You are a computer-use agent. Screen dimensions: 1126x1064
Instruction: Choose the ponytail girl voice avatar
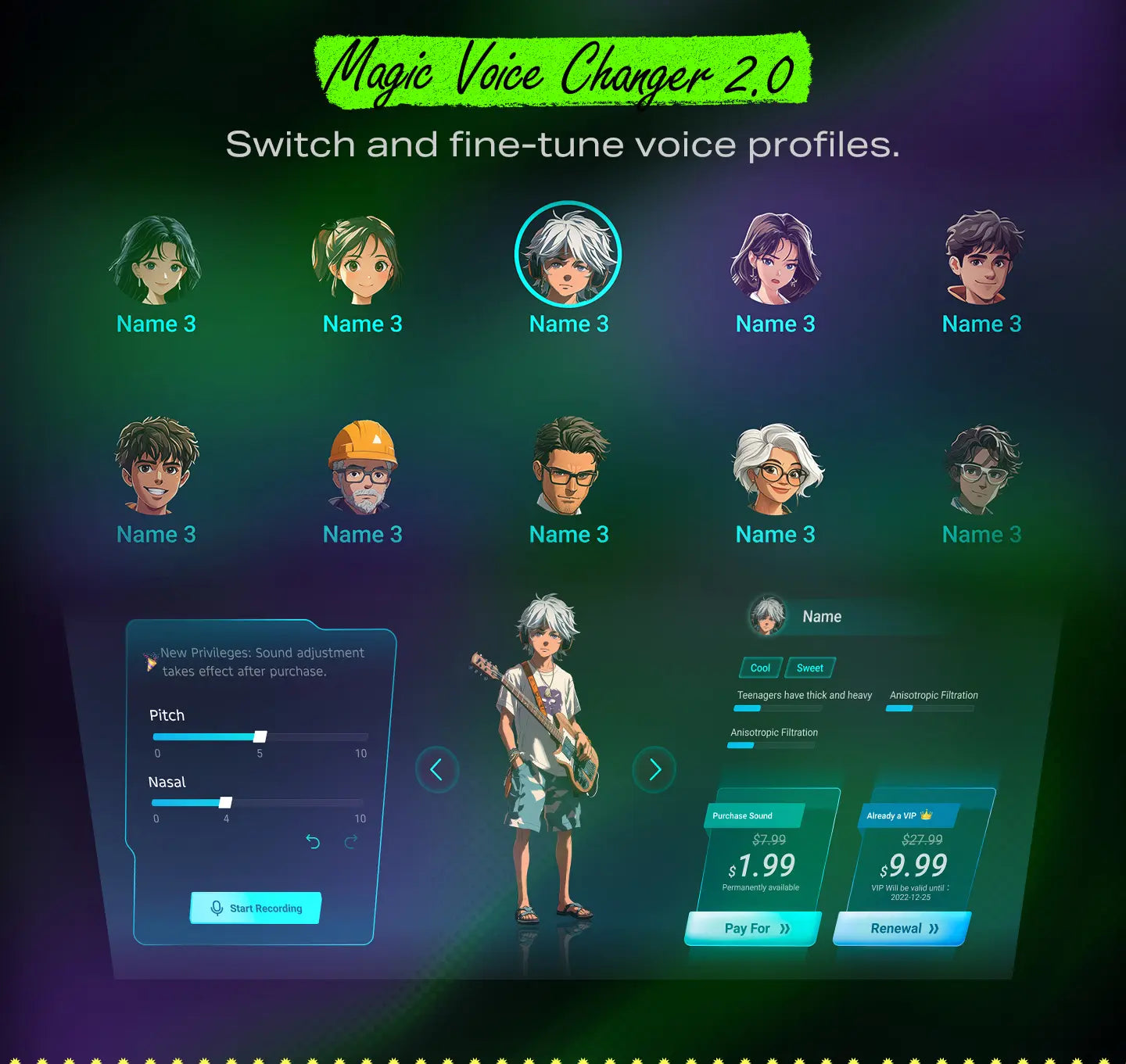pos(362,260)
